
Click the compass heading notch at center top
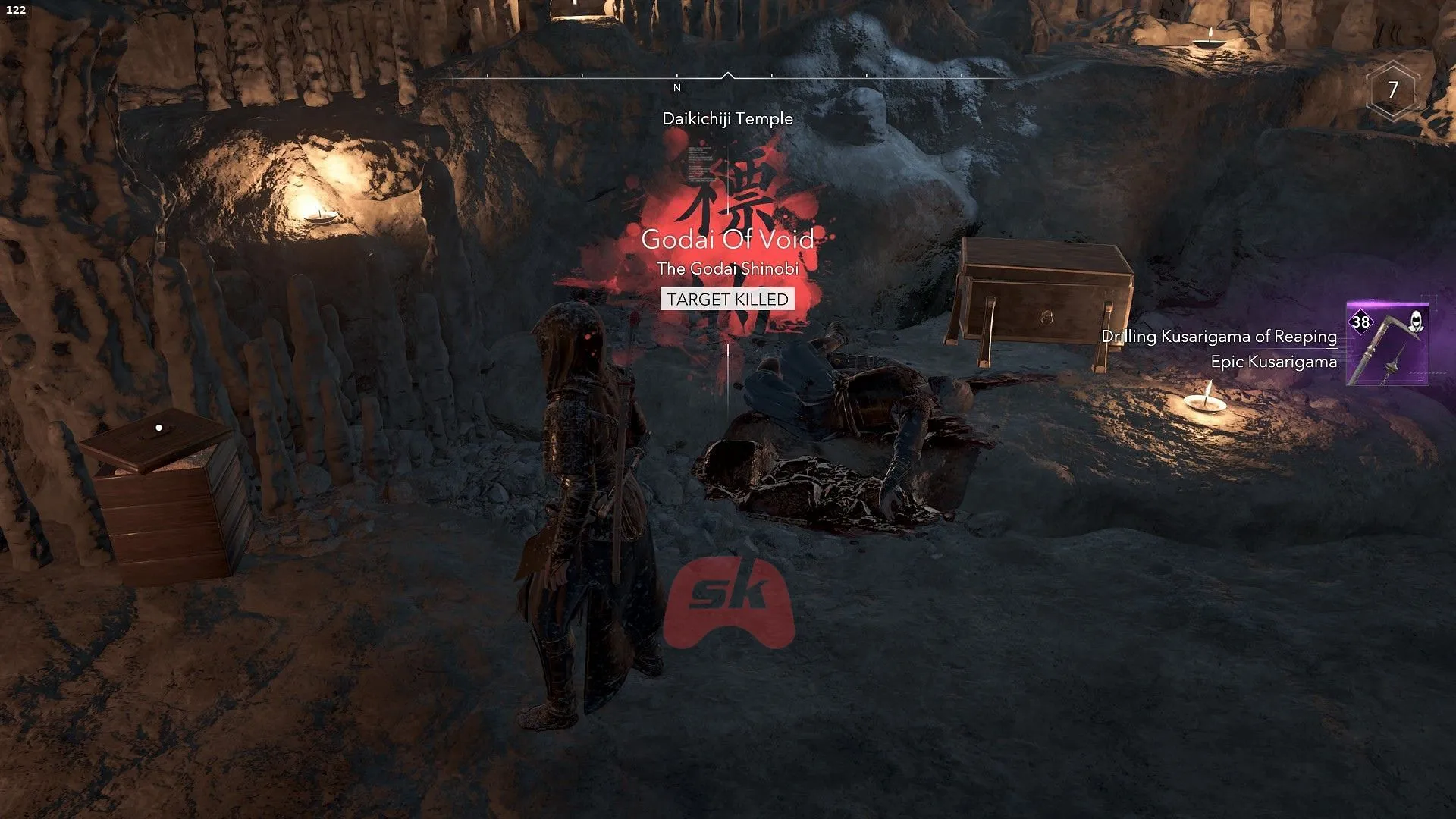[x=730, y=75]
